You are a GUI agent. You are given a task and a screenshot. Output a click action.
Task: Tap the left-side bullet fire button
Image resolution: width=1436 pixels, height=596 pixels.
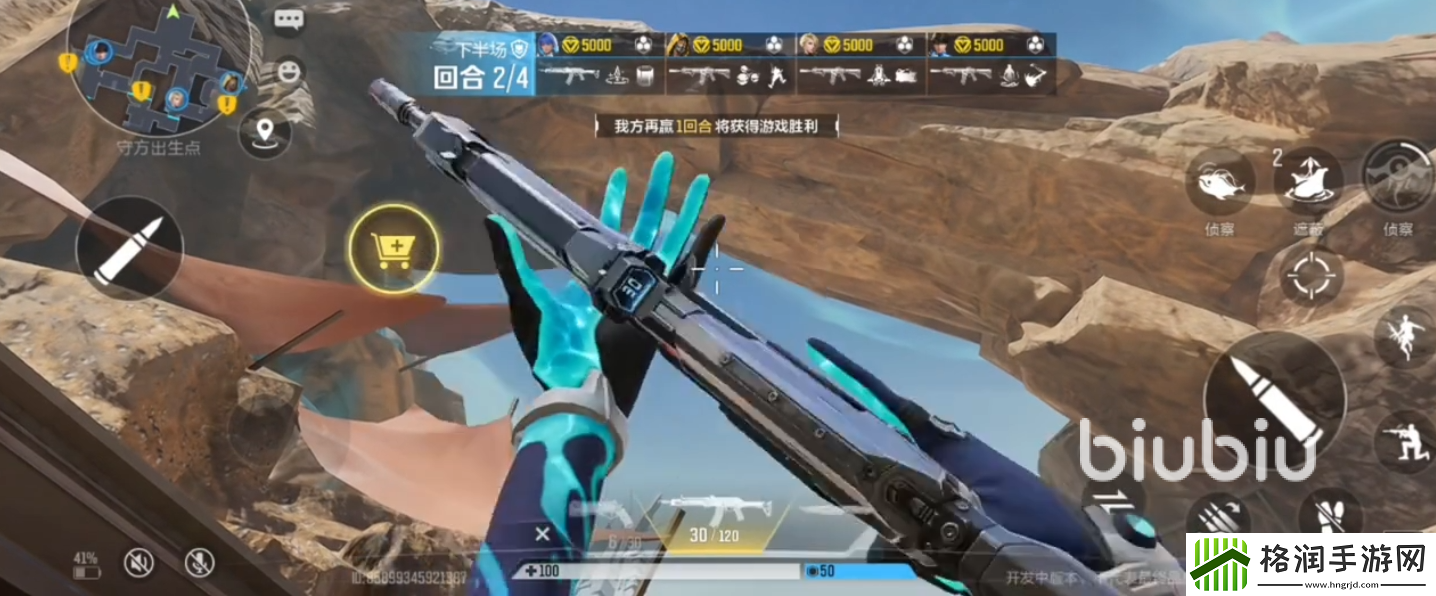[129, 247]
